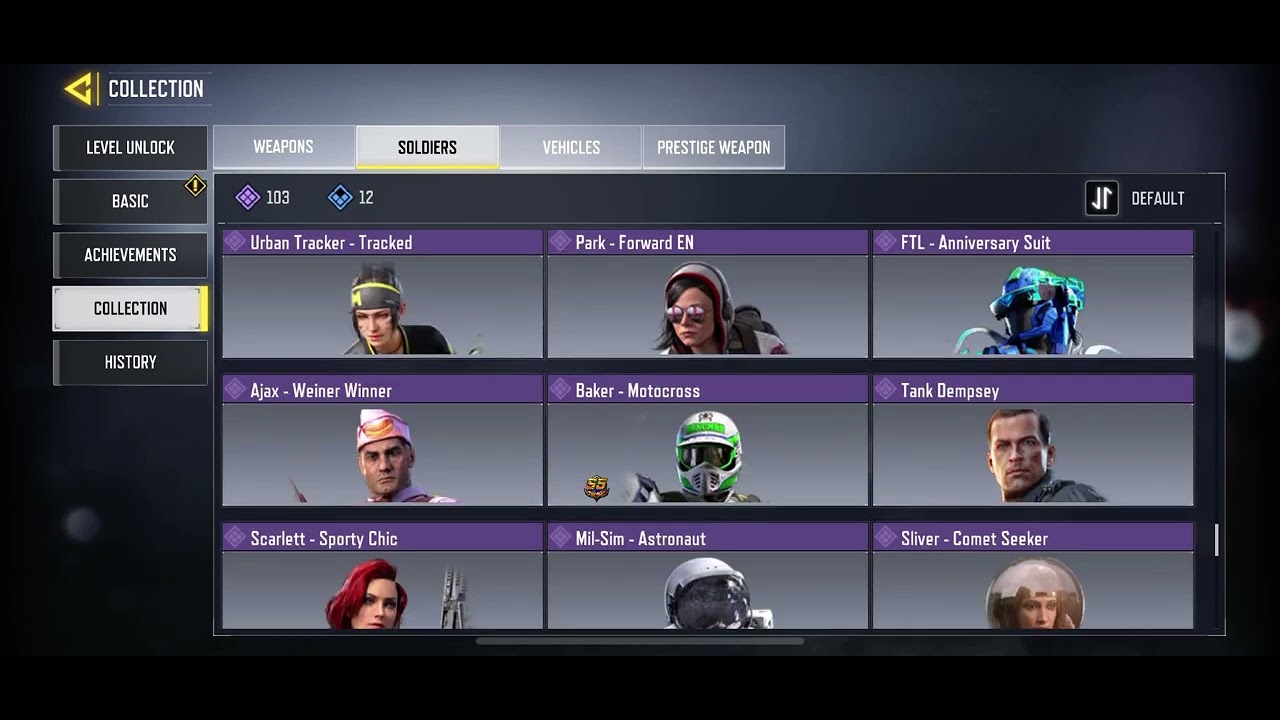Choose the Baker - Motocross skin
1280x720 pixels.
click(x=707, y=442)
